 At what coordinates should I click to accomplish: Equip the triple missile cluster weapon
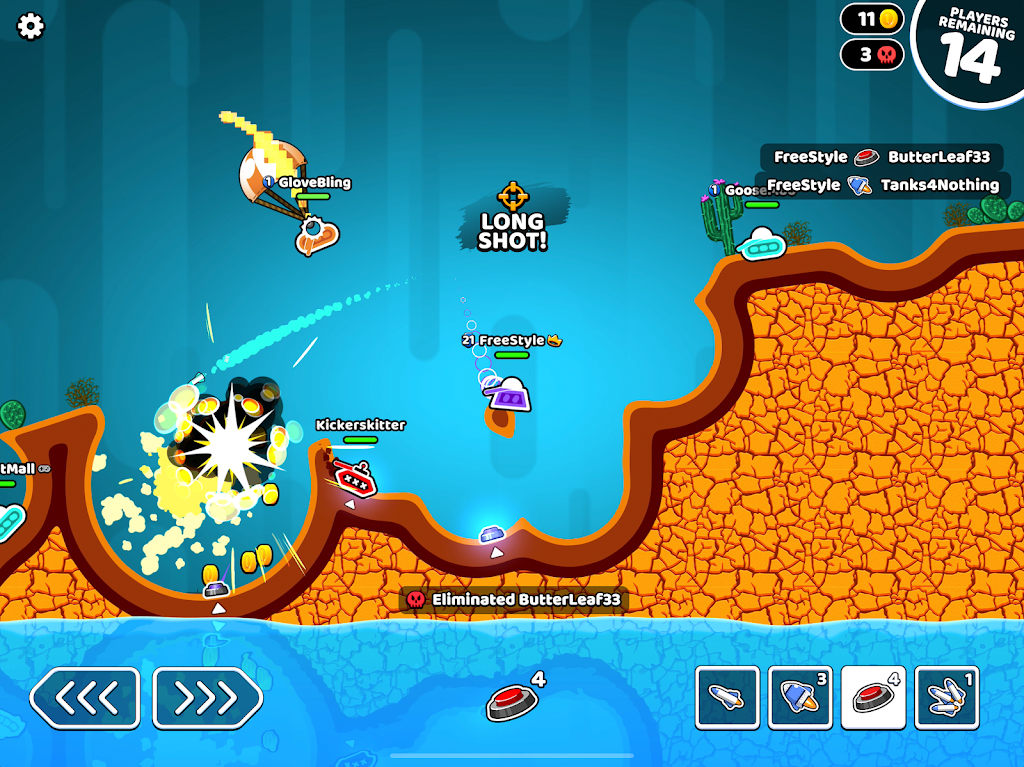point(946,697)
